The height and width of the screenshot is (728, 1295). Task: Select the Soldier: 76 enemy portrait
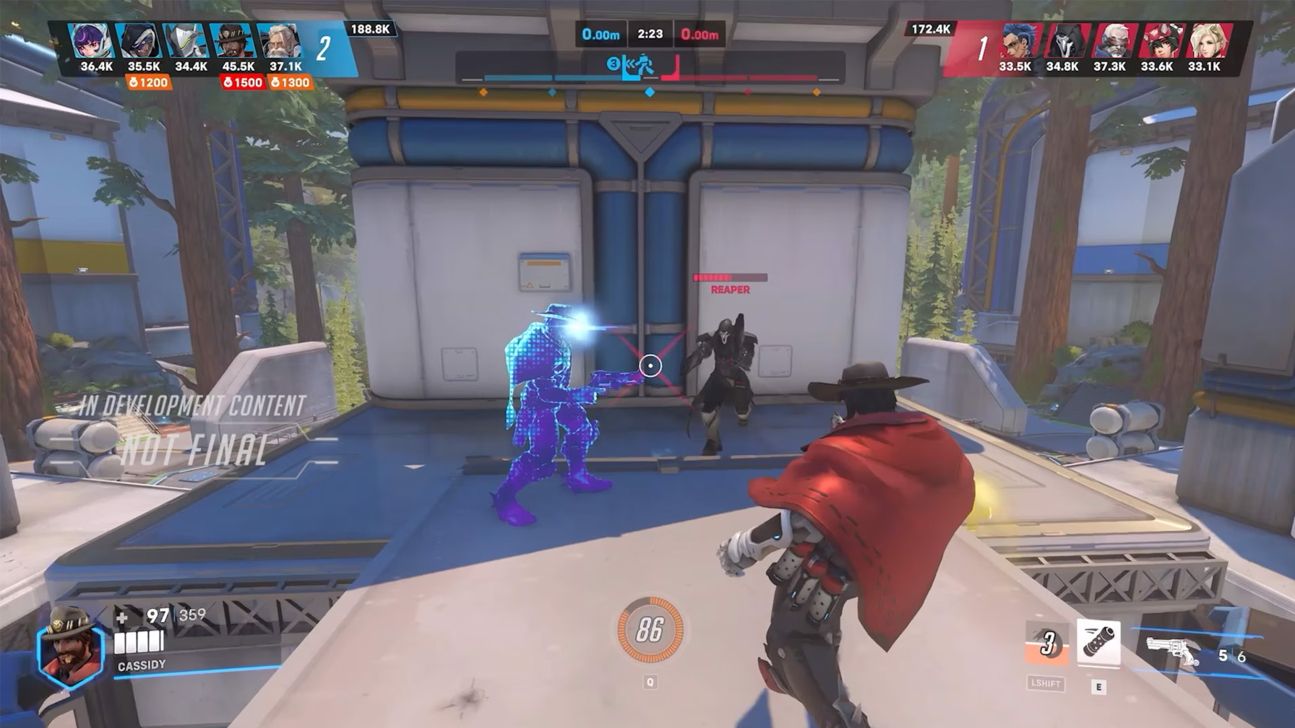[1114, 37]
